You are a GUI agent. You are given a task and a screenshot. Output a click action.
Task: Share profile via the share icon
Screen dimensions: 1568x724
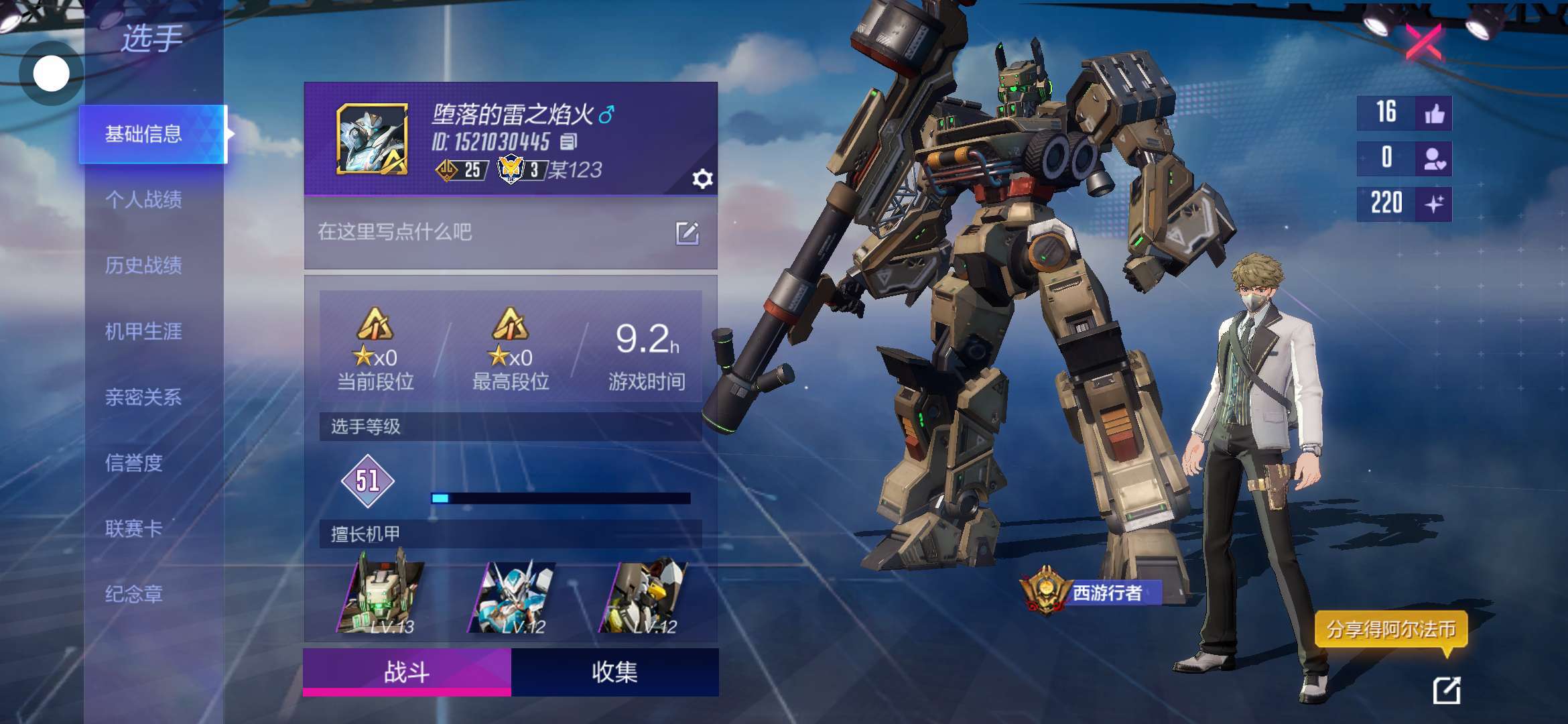coord(1446,690)
